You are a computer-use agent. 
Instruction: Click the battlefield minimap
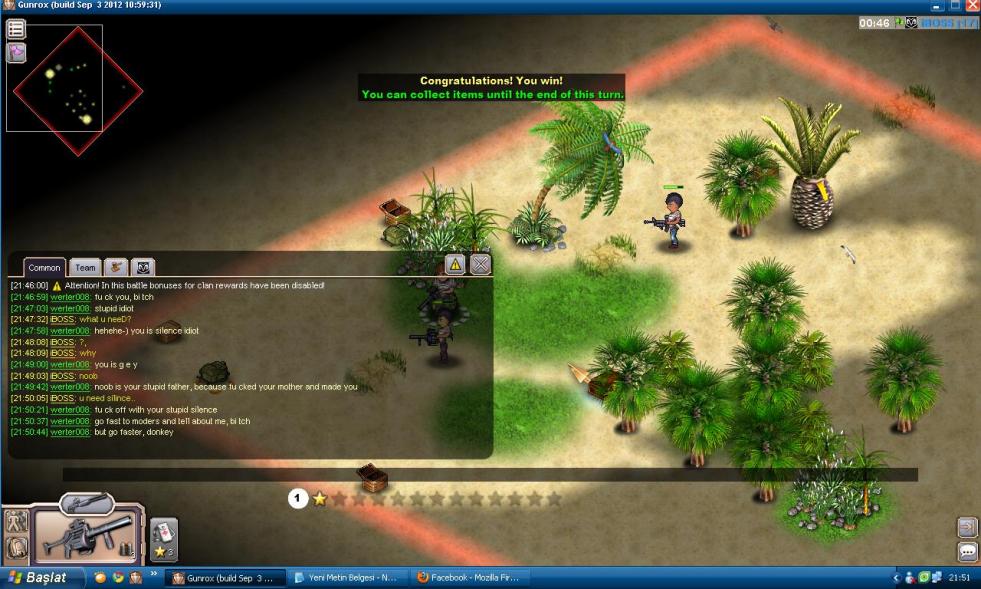coord(75,90)
